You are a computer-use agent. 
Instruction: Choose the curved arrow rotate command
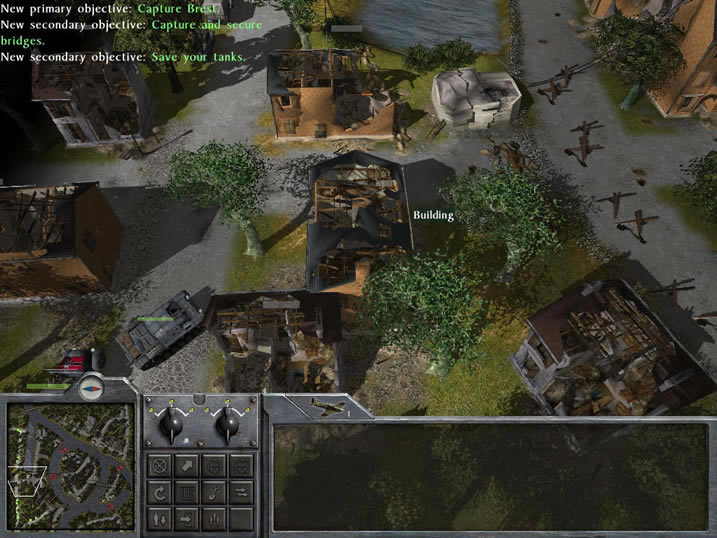(x=159, y=493)
